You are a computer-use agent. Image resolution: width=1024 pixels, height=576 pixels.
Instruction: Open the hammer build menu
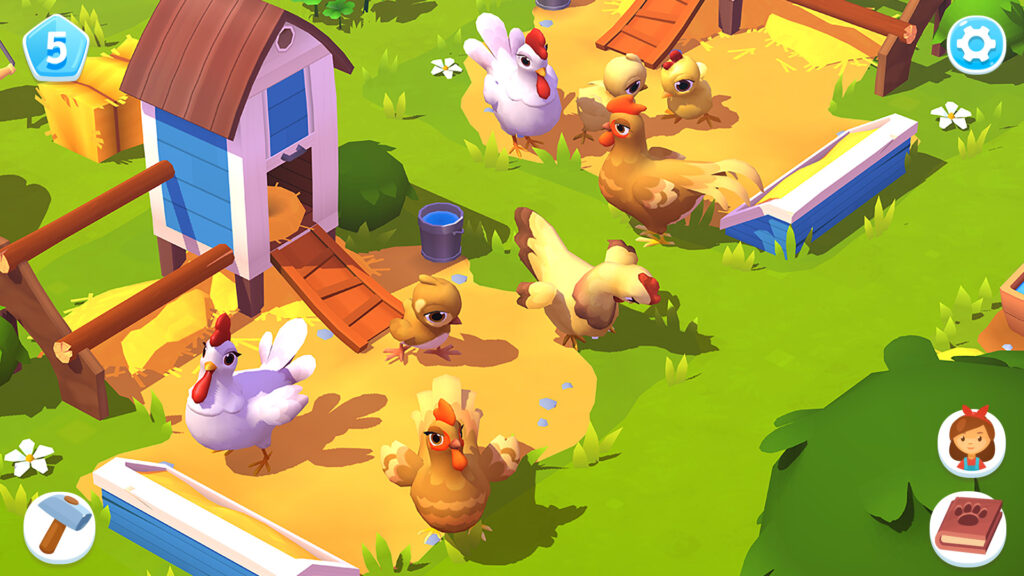59,527
